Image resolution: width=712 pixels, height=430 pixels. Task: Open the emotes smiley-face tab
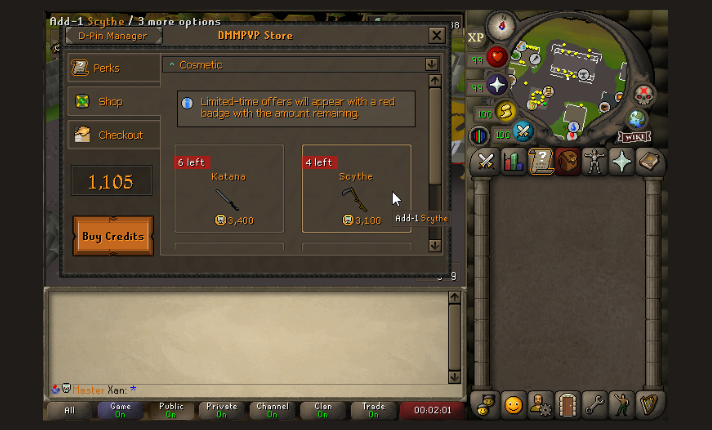coord(513,405)
